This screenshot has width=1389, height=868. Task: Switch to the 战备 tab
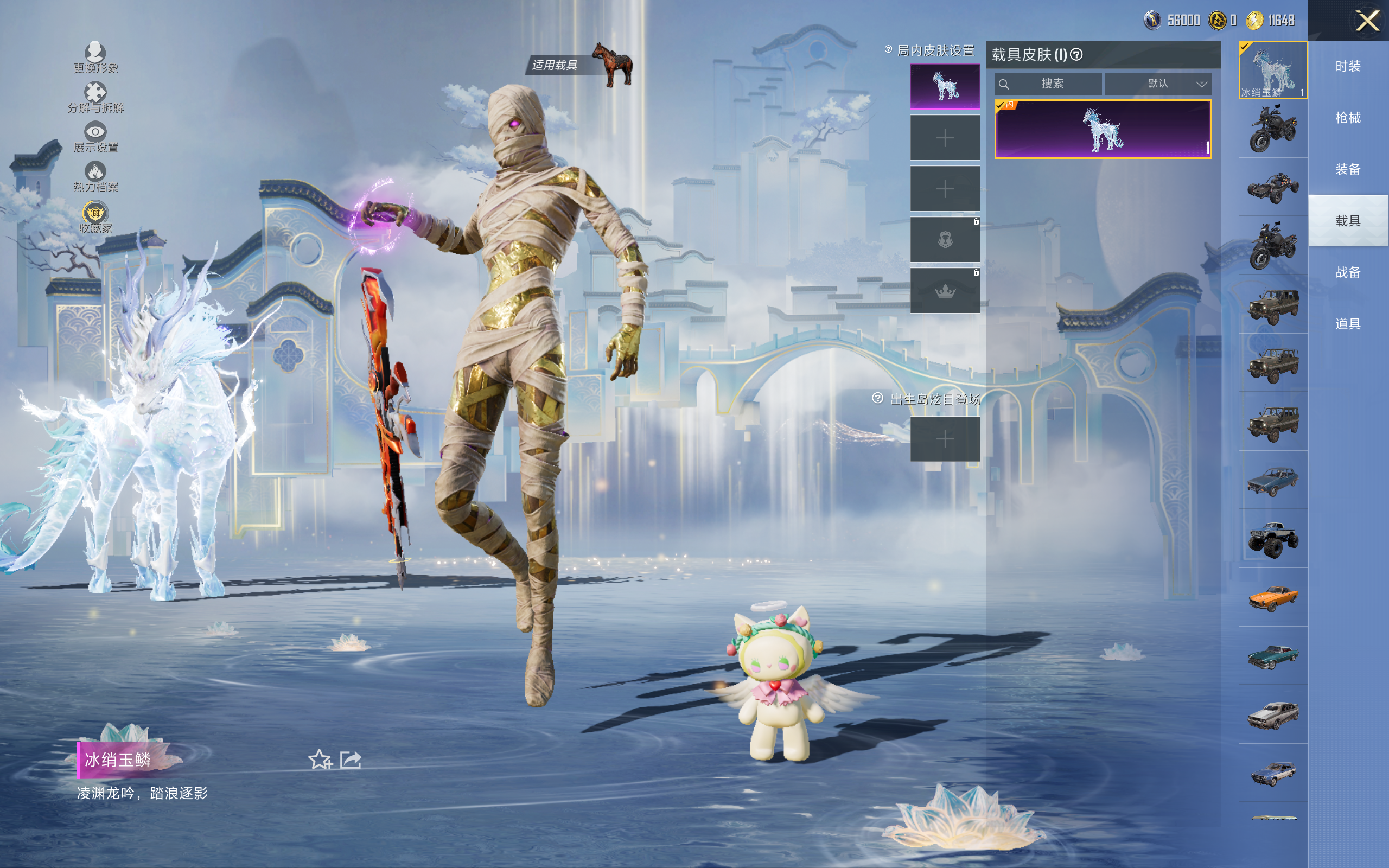pos(1348,272)
